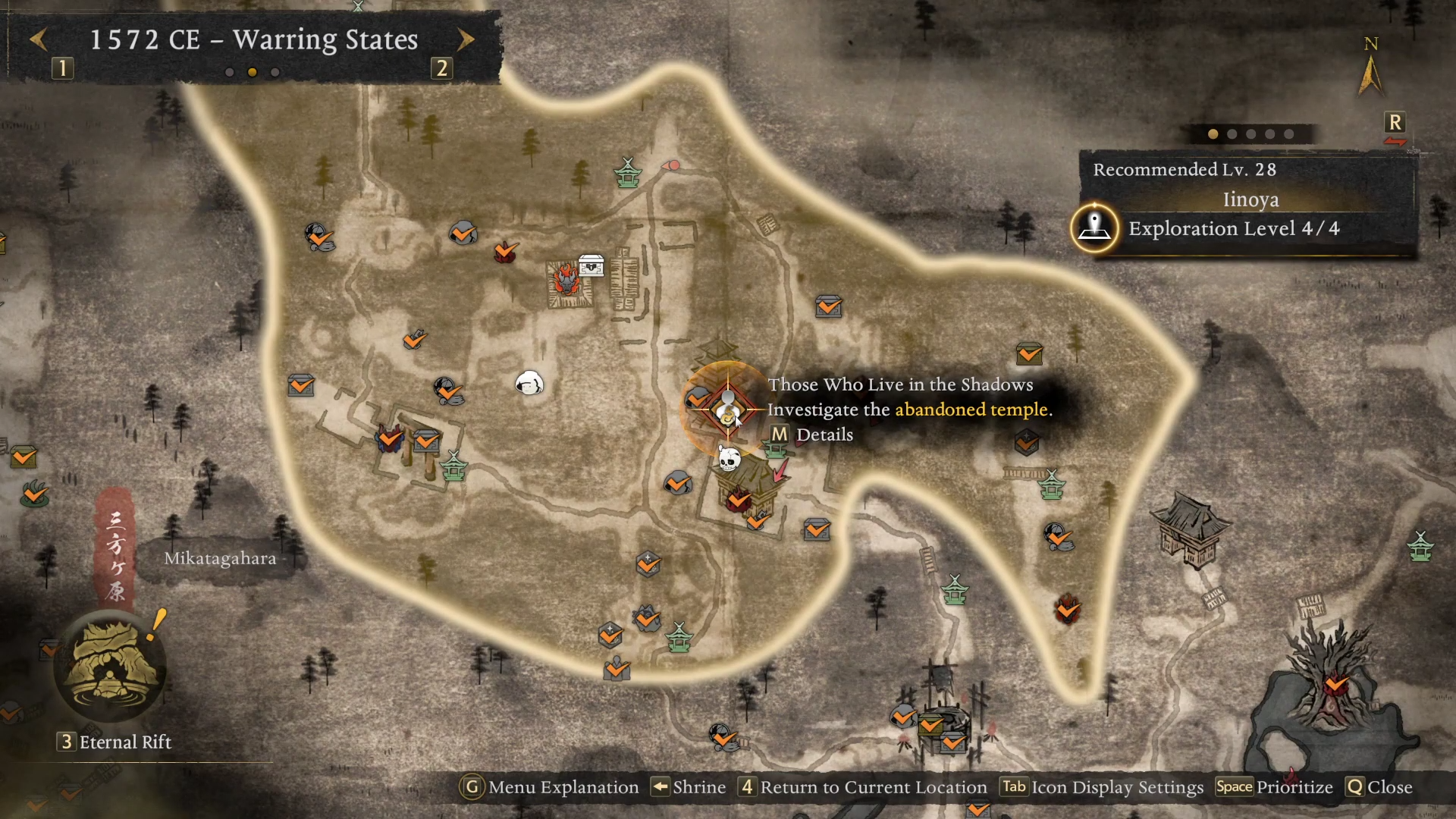This screenshot has width=1456, height=819.
Task: Advance to the next era with the right arrow
Action: pos(466,39)
